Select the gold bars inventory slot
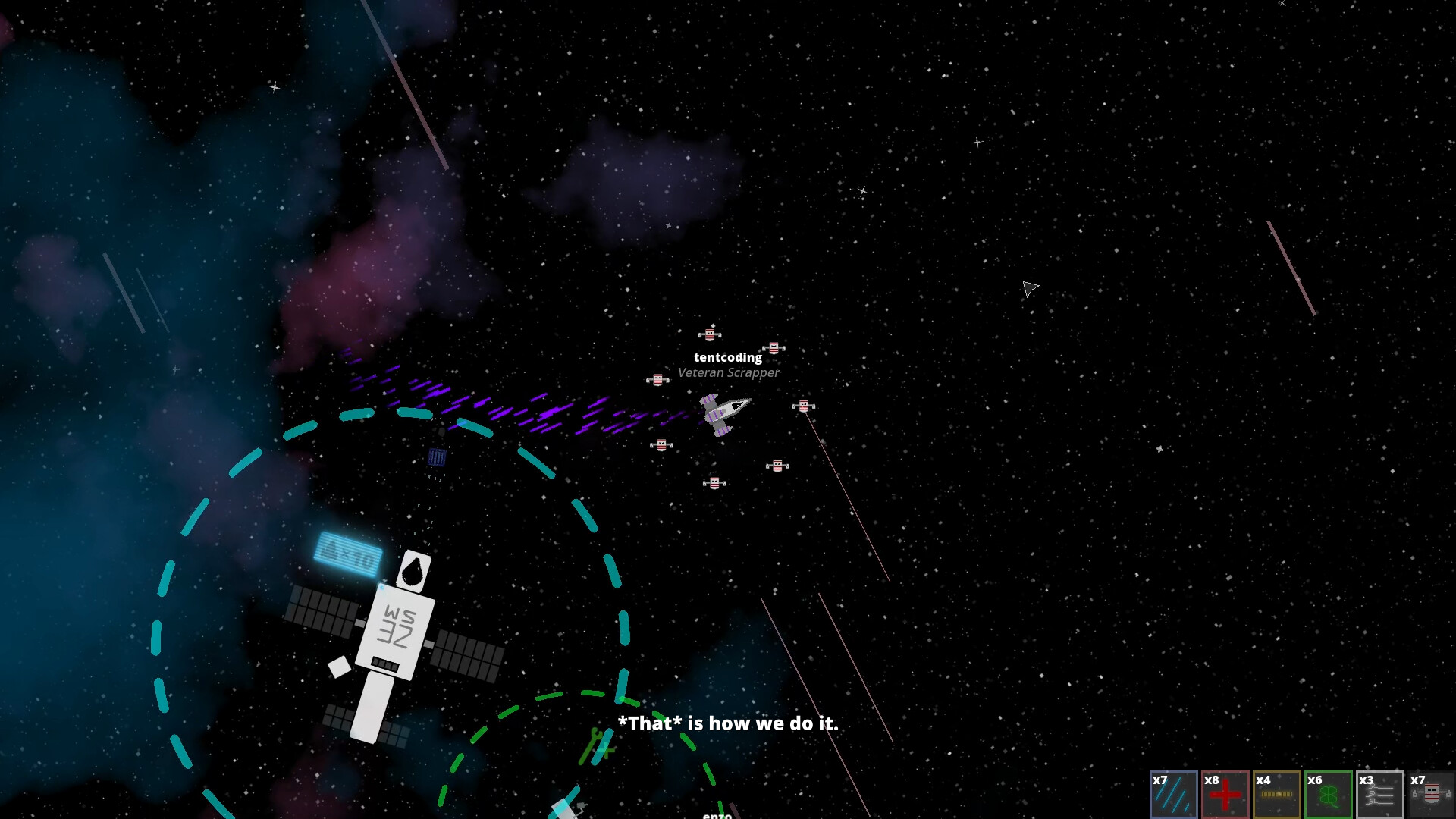 [x=1278, y=795]
